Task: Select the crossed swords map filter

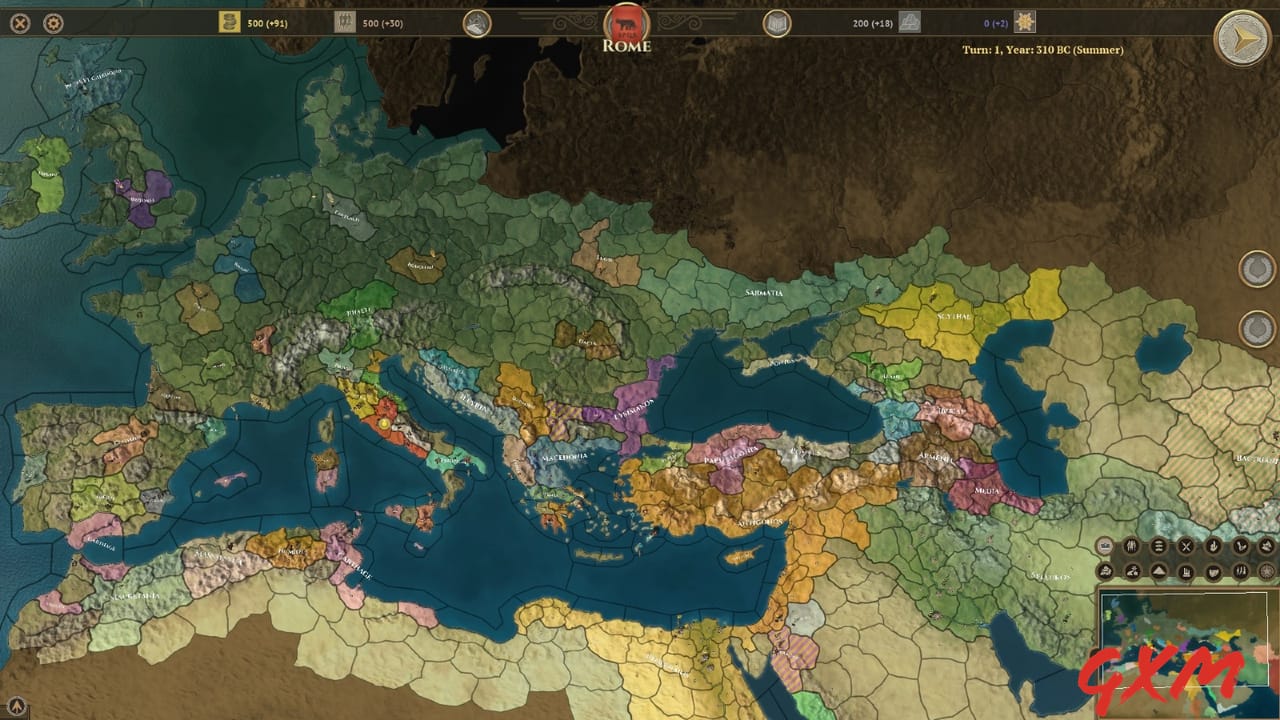Action: coord(1186,545)
